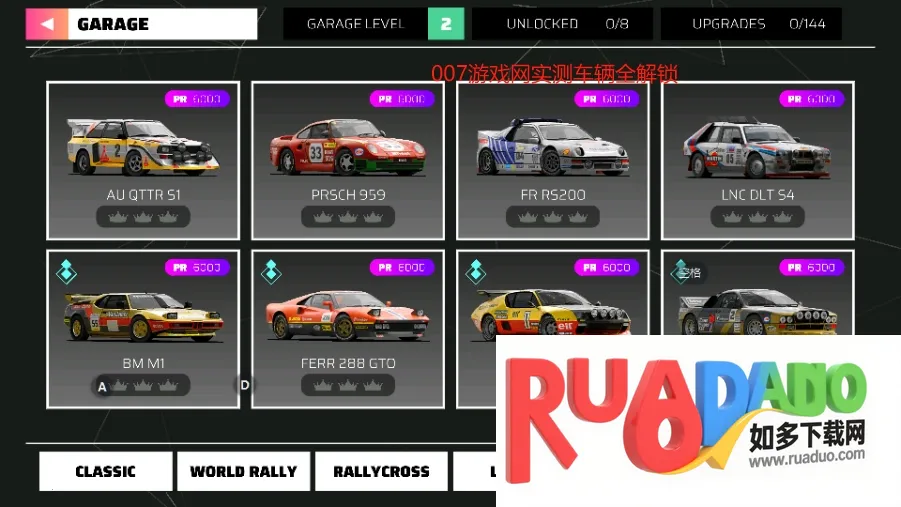Choose the BM M1 car card
Screen dimensions: 901x507
click(x=143, y=328)
